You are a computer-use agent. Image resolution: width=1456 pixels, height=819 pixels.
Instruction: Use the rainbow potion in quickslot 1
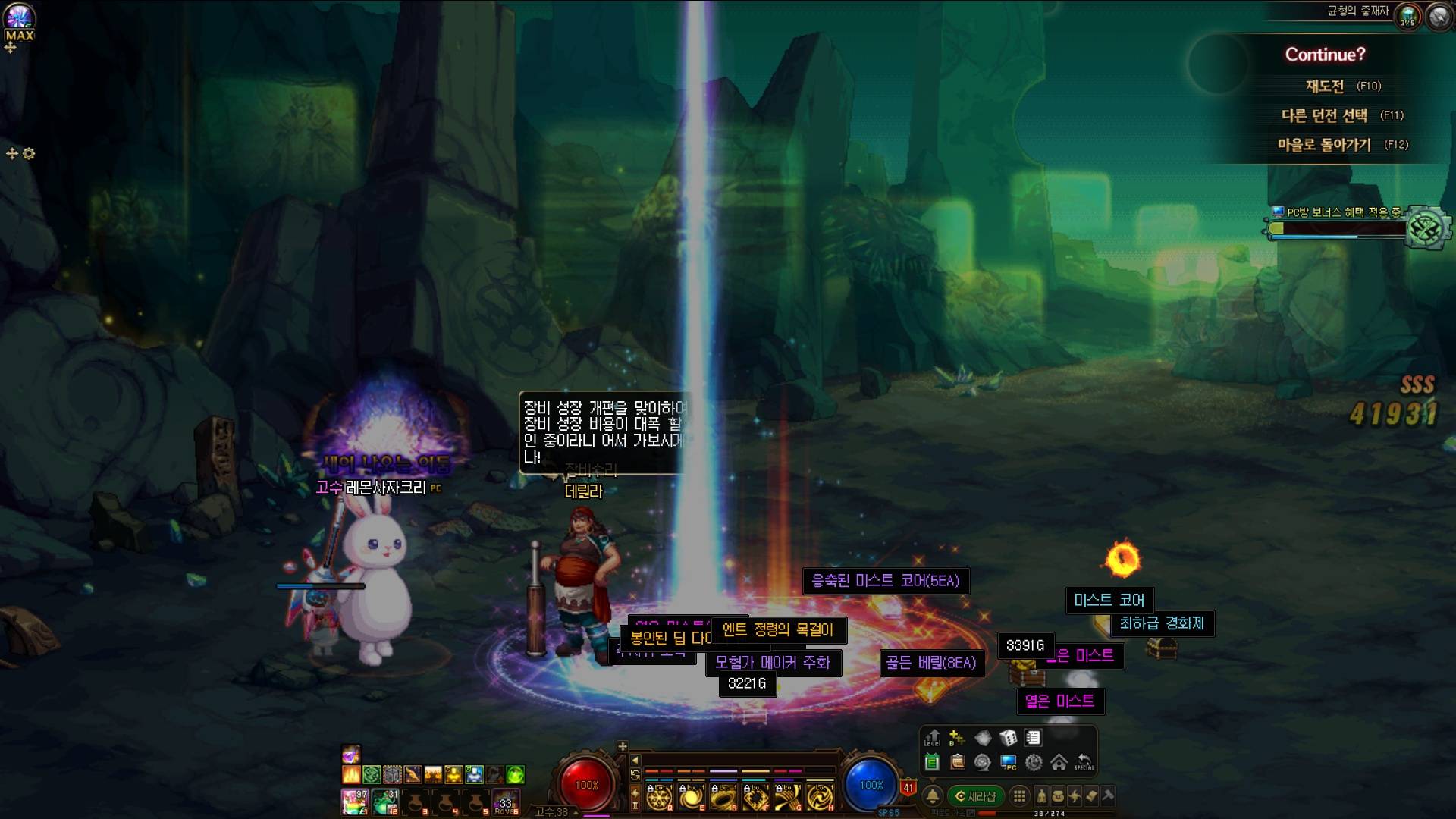pos(354,801)
